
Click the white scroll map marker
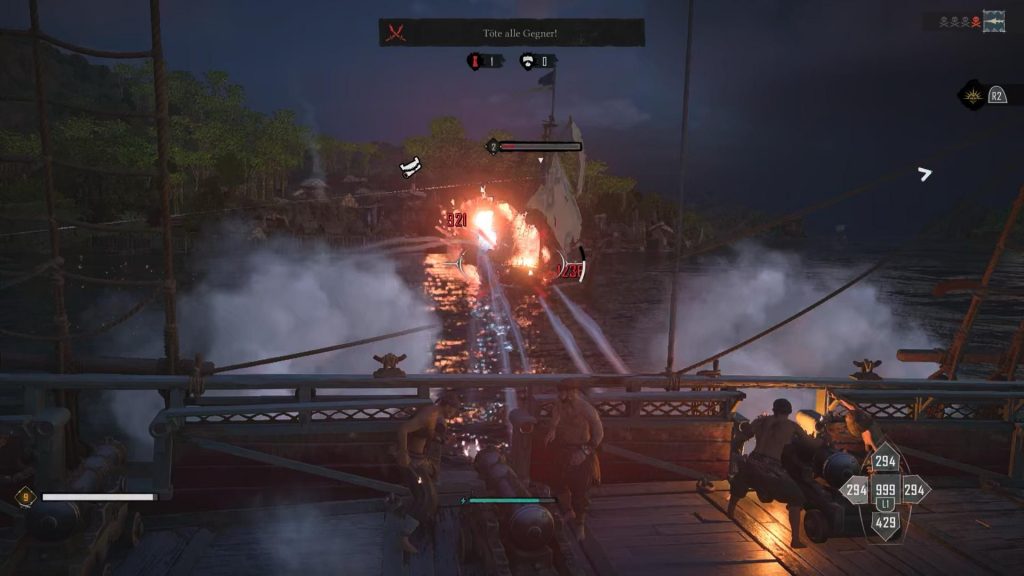click(x=410, y=167)
